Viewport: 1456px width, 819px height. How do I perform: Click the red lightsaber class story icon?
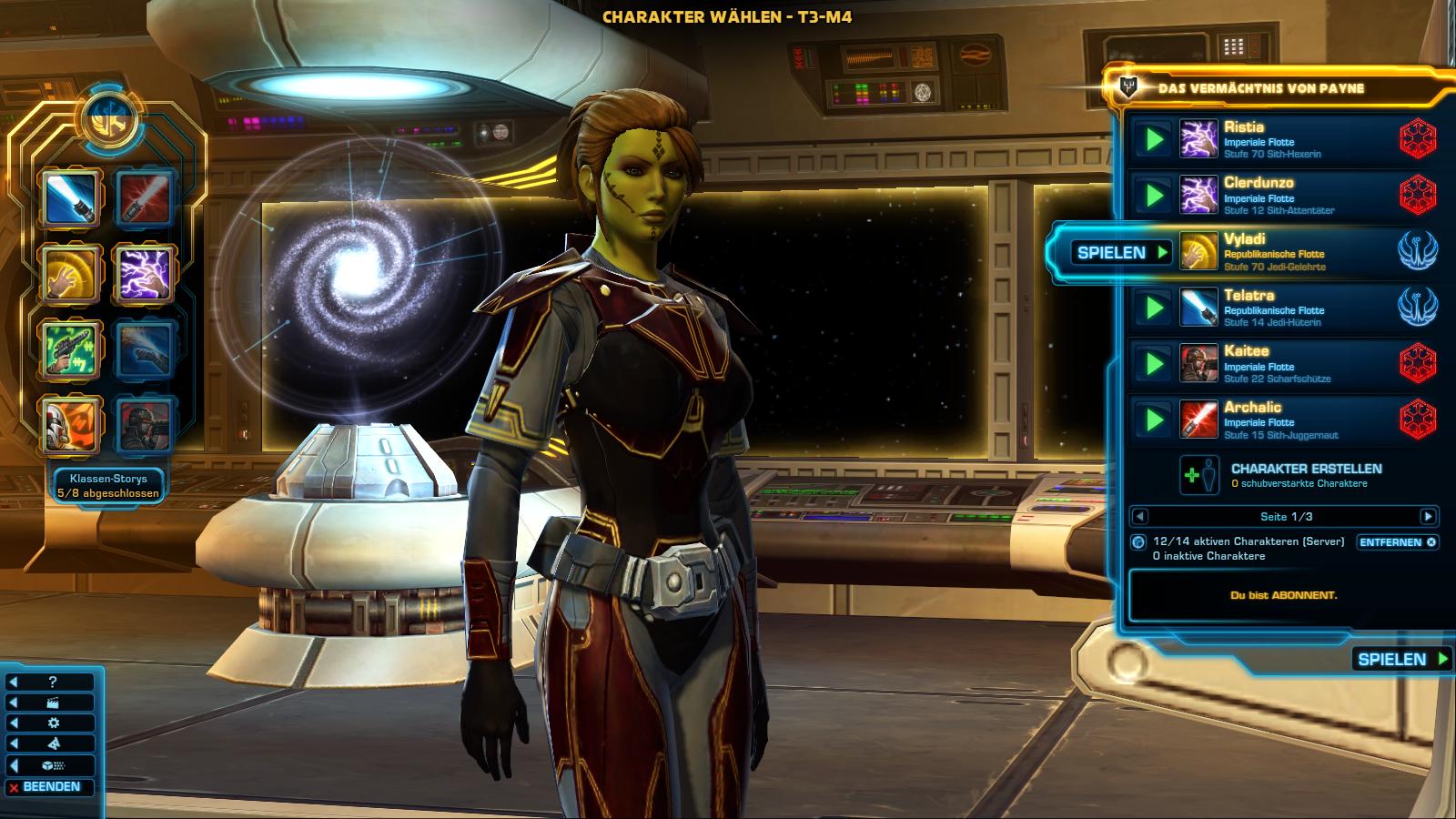click(145, 197)
